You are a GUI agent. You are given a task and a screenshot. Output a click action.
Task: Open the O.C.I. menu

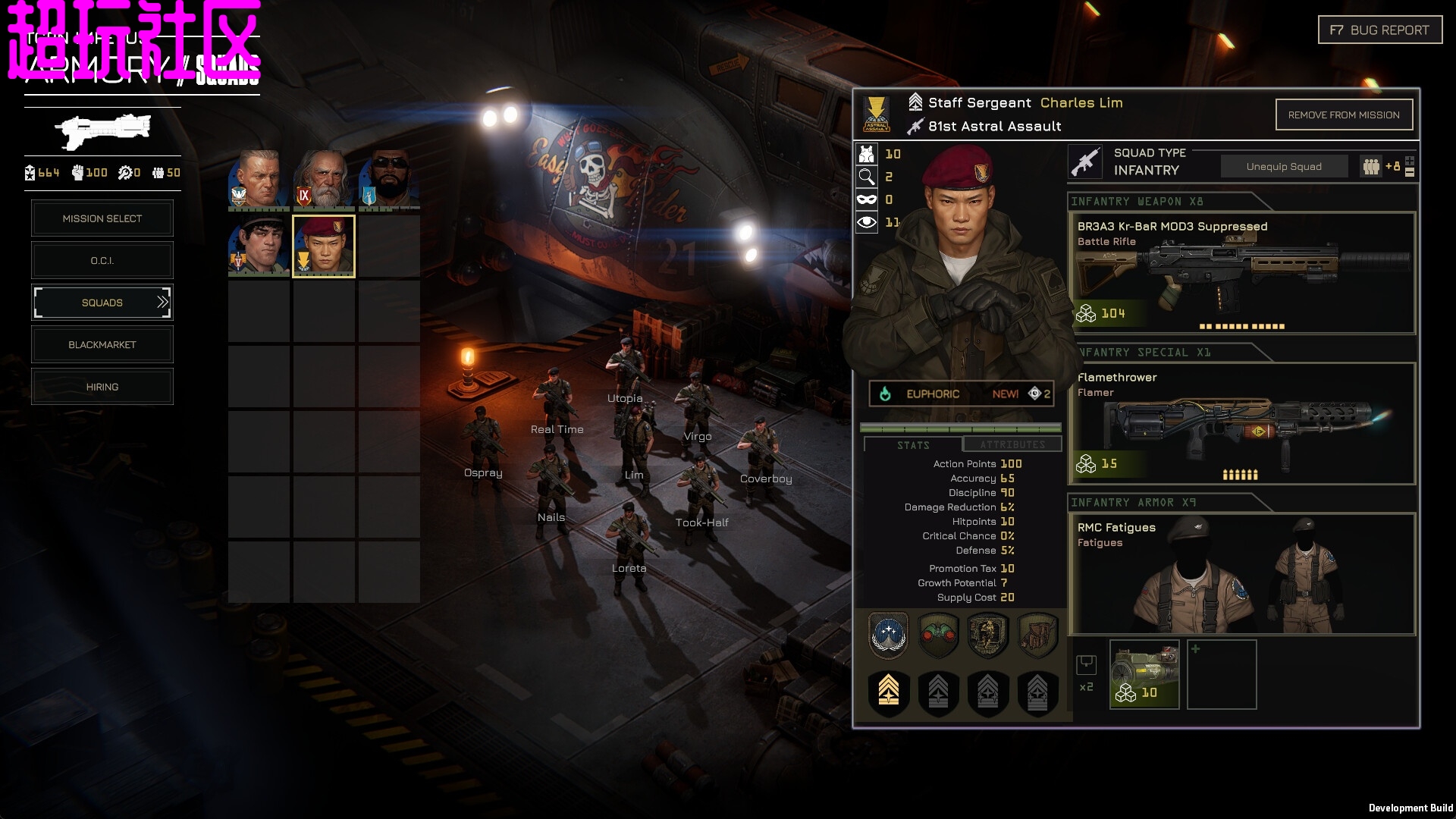pos(102,261)
